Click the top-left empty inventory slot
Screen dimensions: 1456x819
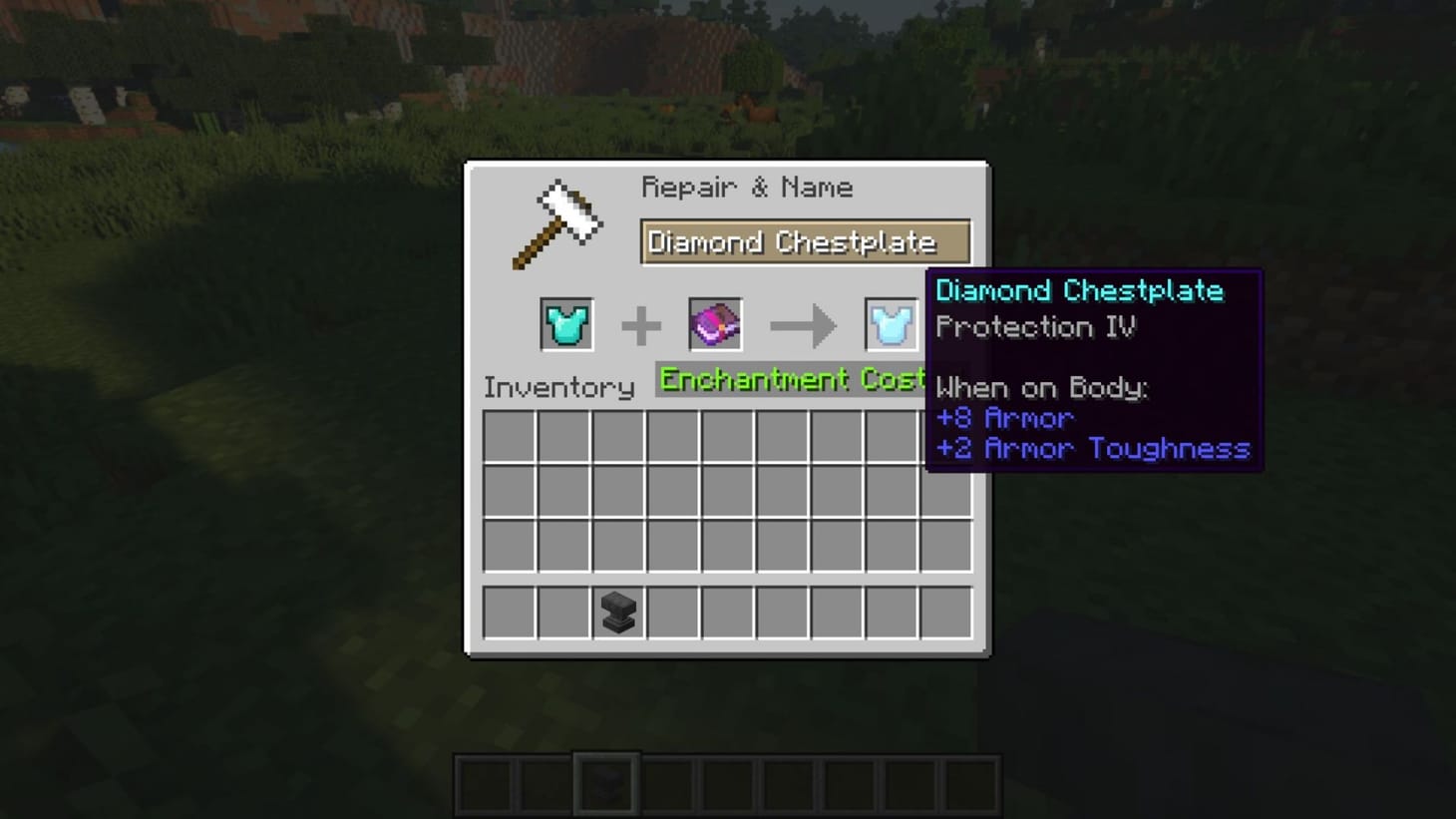pyautogui.click(x=509, y=436)
